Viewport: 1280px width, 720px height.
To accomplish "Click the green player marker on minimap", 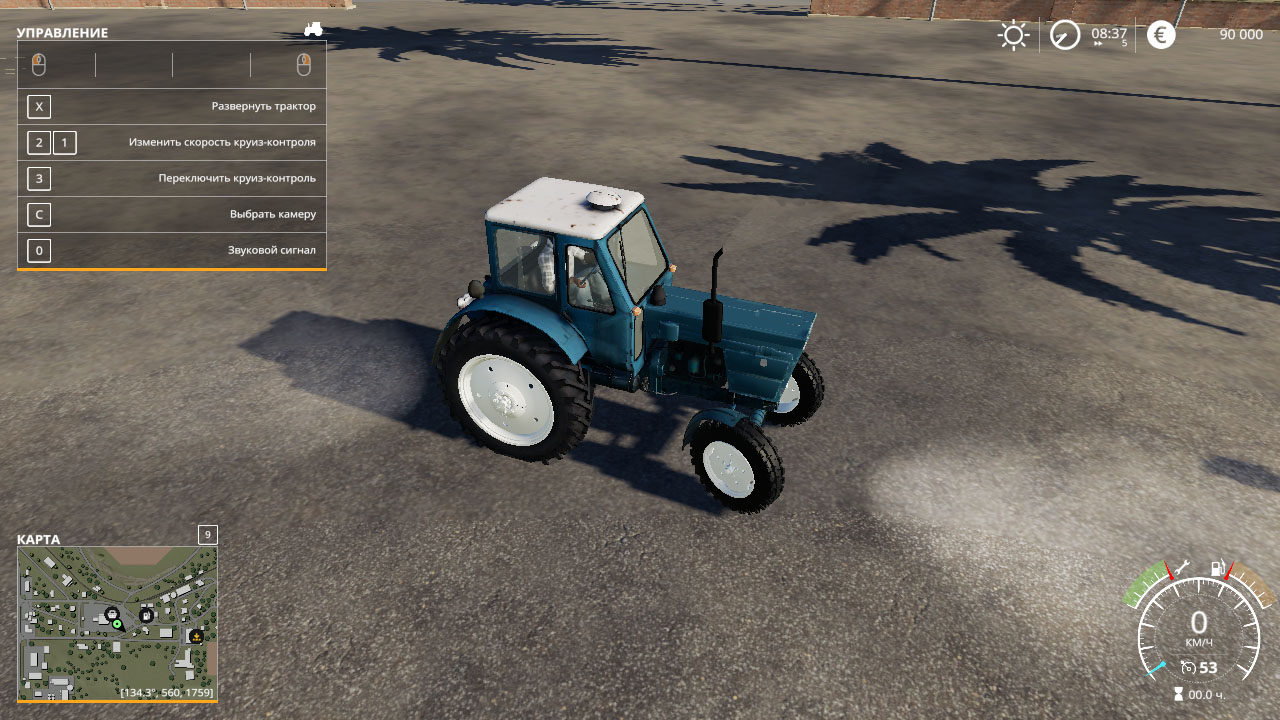I will tap(117, 624).
